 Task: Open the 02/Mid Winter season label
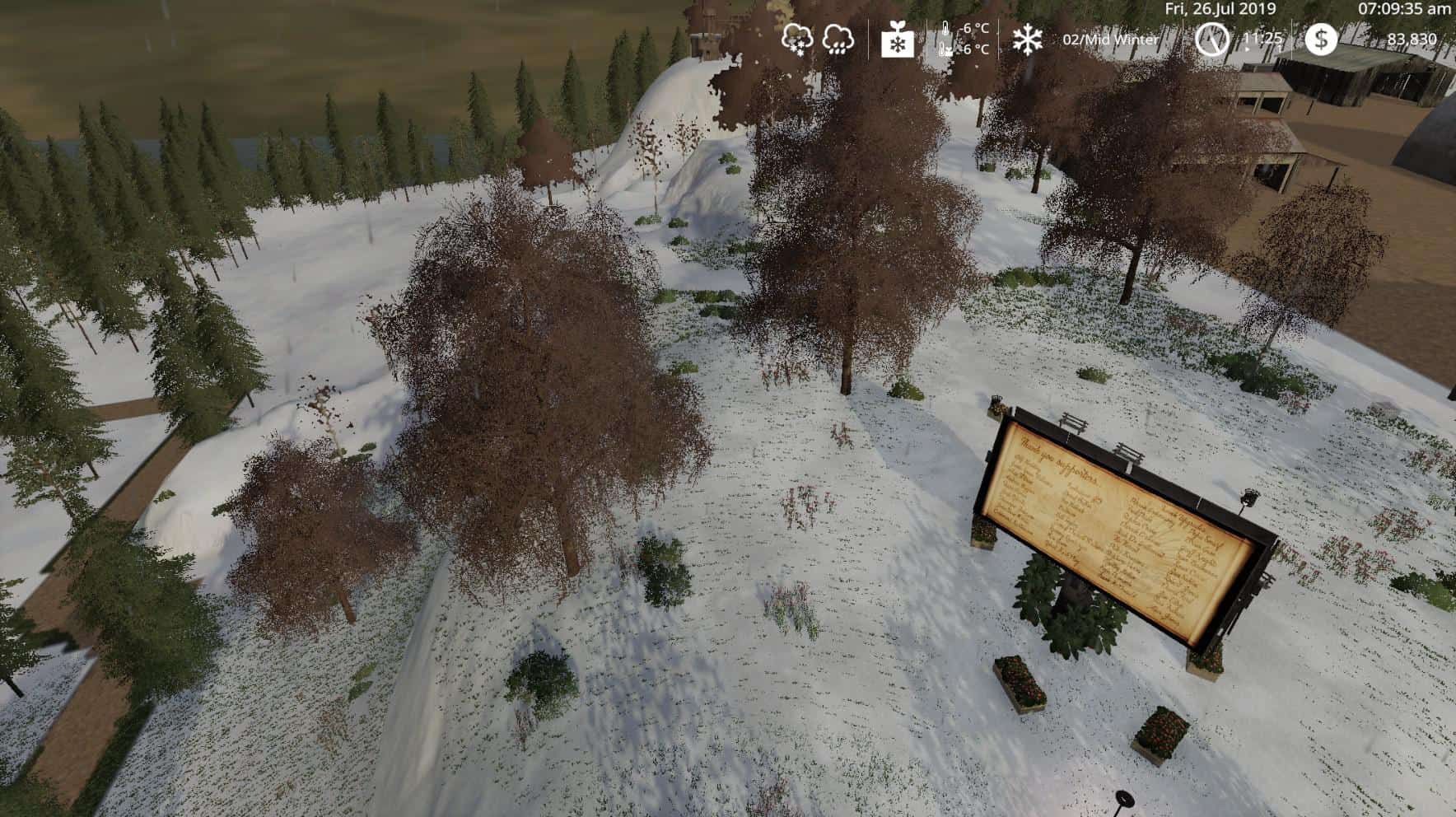pyautogui.click(x=1111, y=39)
